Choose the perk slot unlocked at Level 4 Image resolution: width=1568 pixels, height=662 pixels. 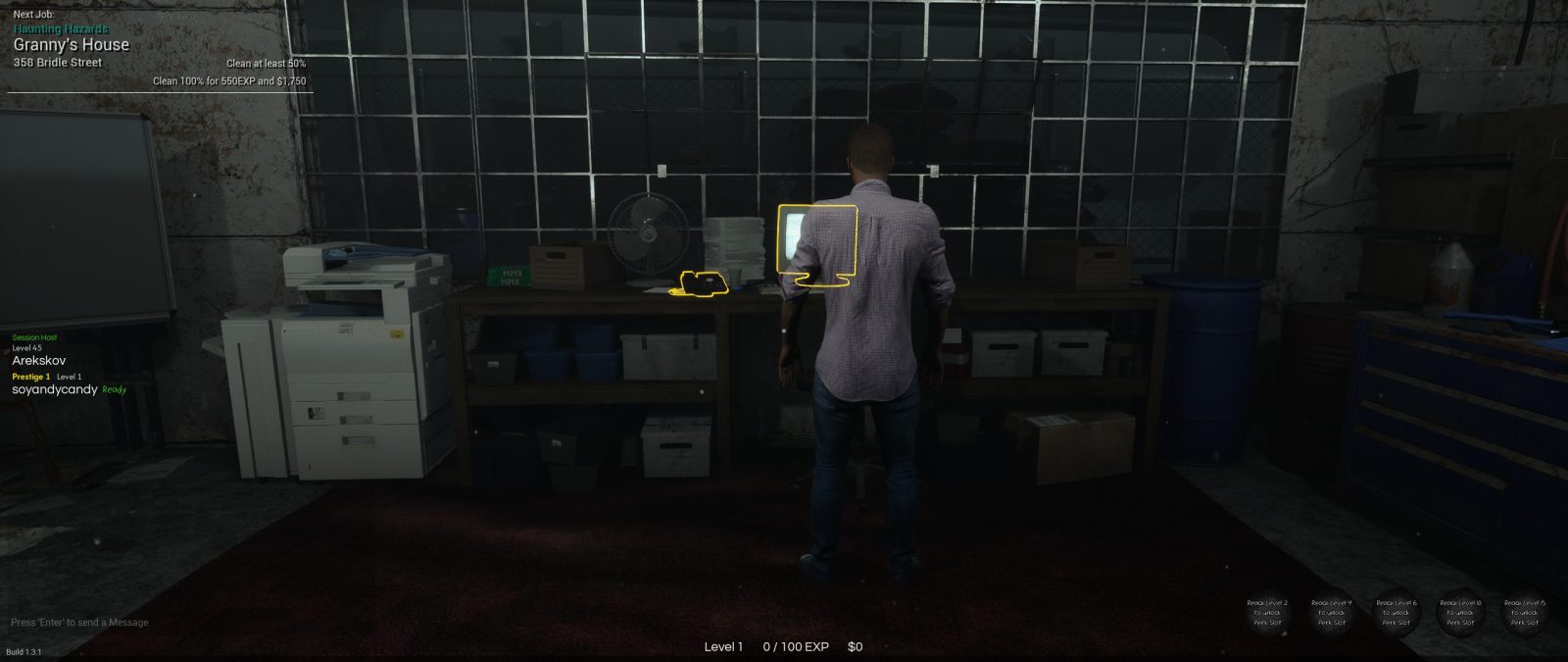tap(1332, 613)
